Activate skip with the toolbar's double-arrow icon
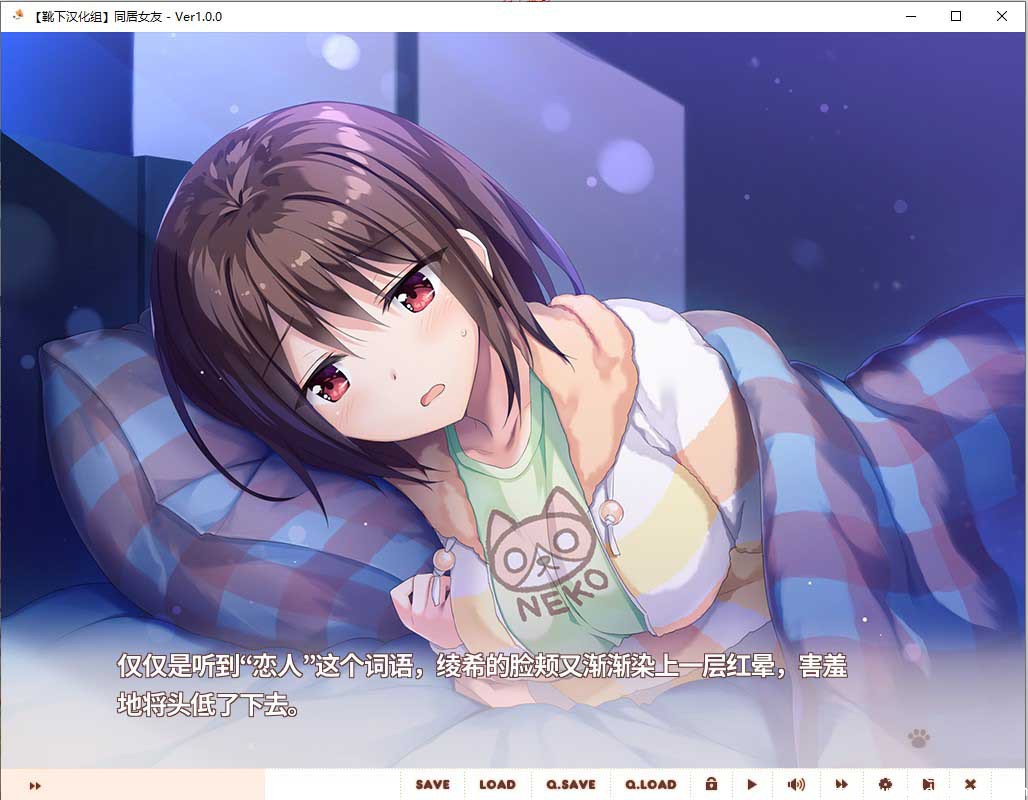Image resolution: width=1028 pixels, height=800 pixels. point(842,785)
